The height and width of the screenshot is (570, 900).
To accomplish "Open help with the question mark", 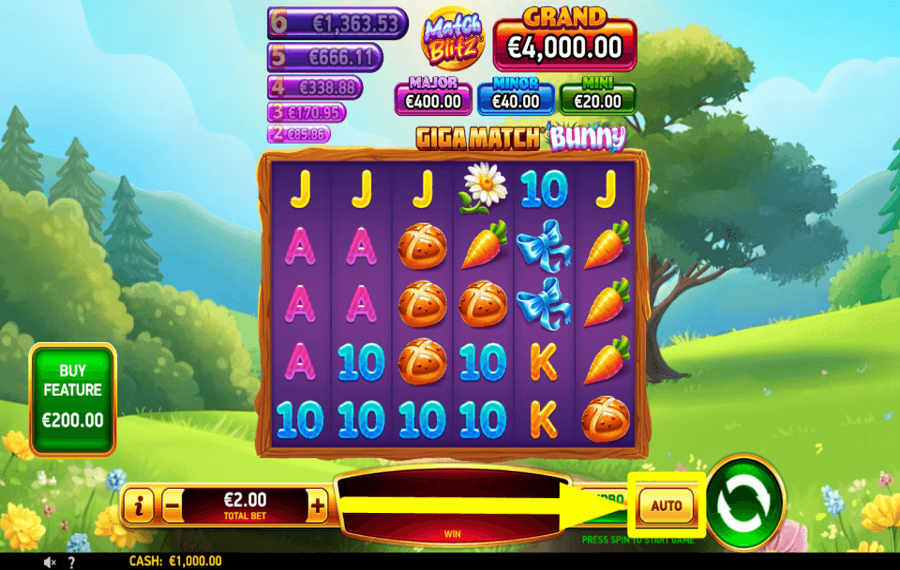I will click(x=70, y=562).
